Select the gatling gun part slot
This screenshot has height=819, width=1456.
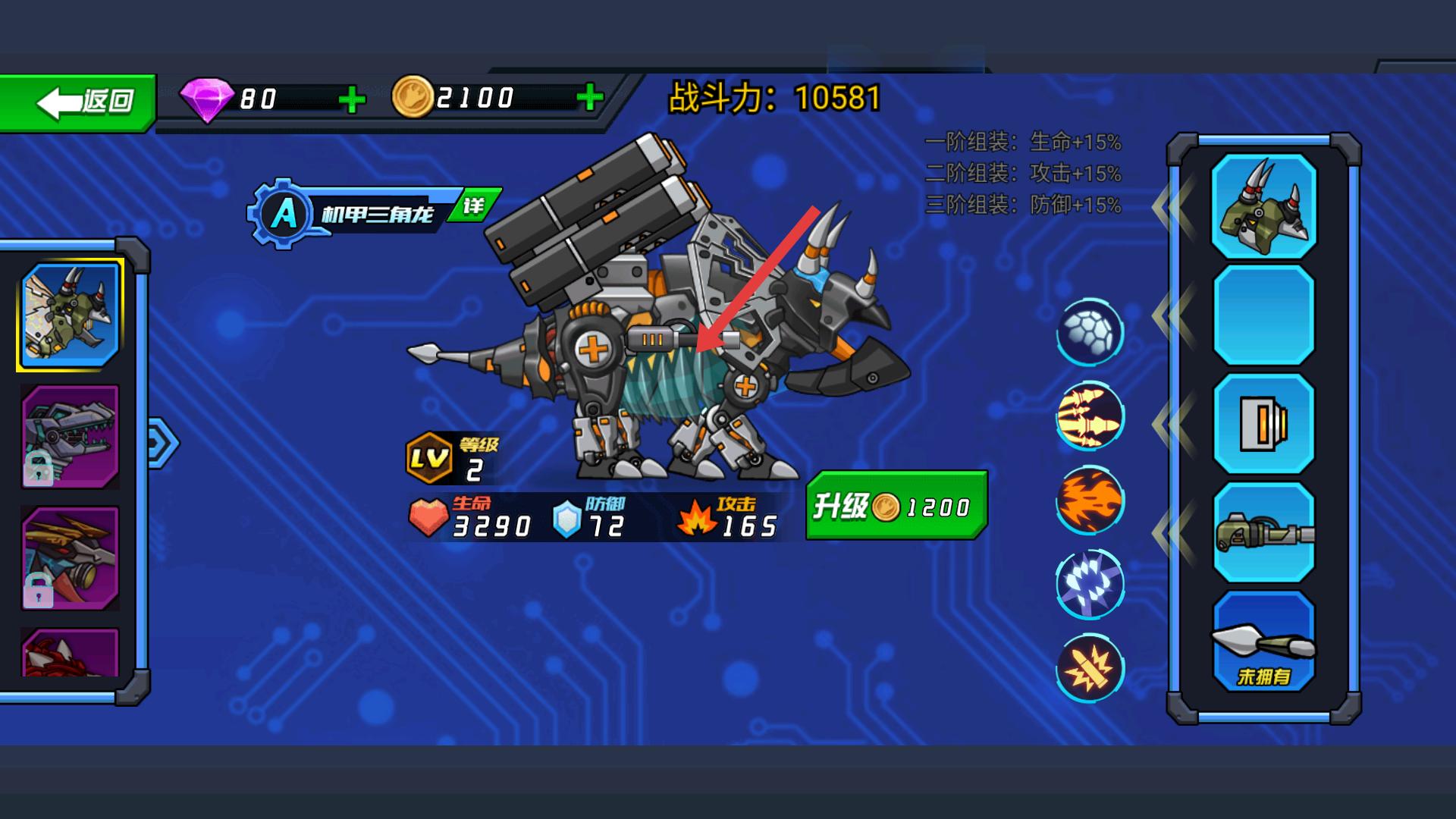point(1263,532)
